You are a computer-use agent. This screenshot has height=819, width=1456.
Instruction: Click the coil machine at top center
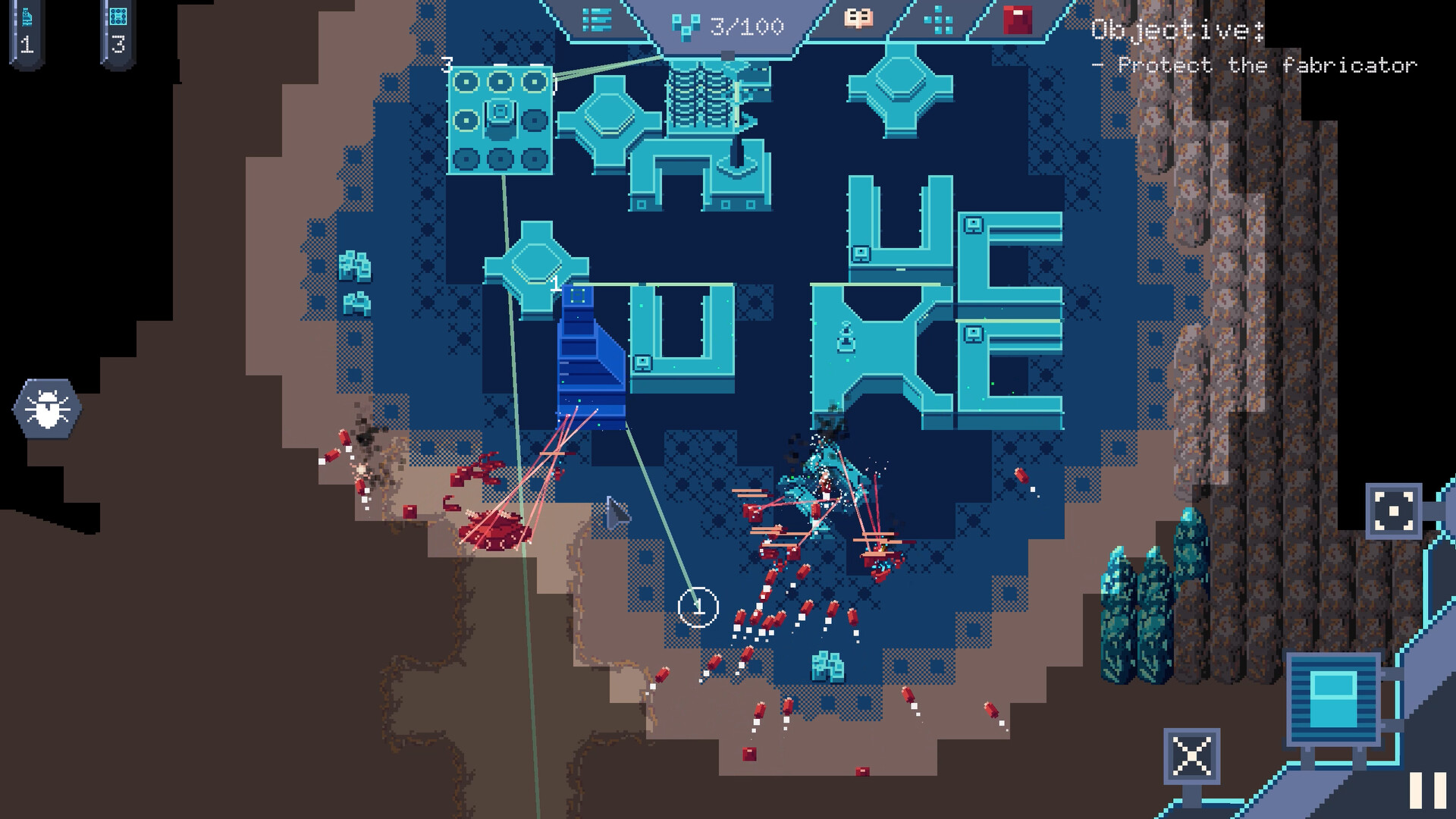point(701,99)
